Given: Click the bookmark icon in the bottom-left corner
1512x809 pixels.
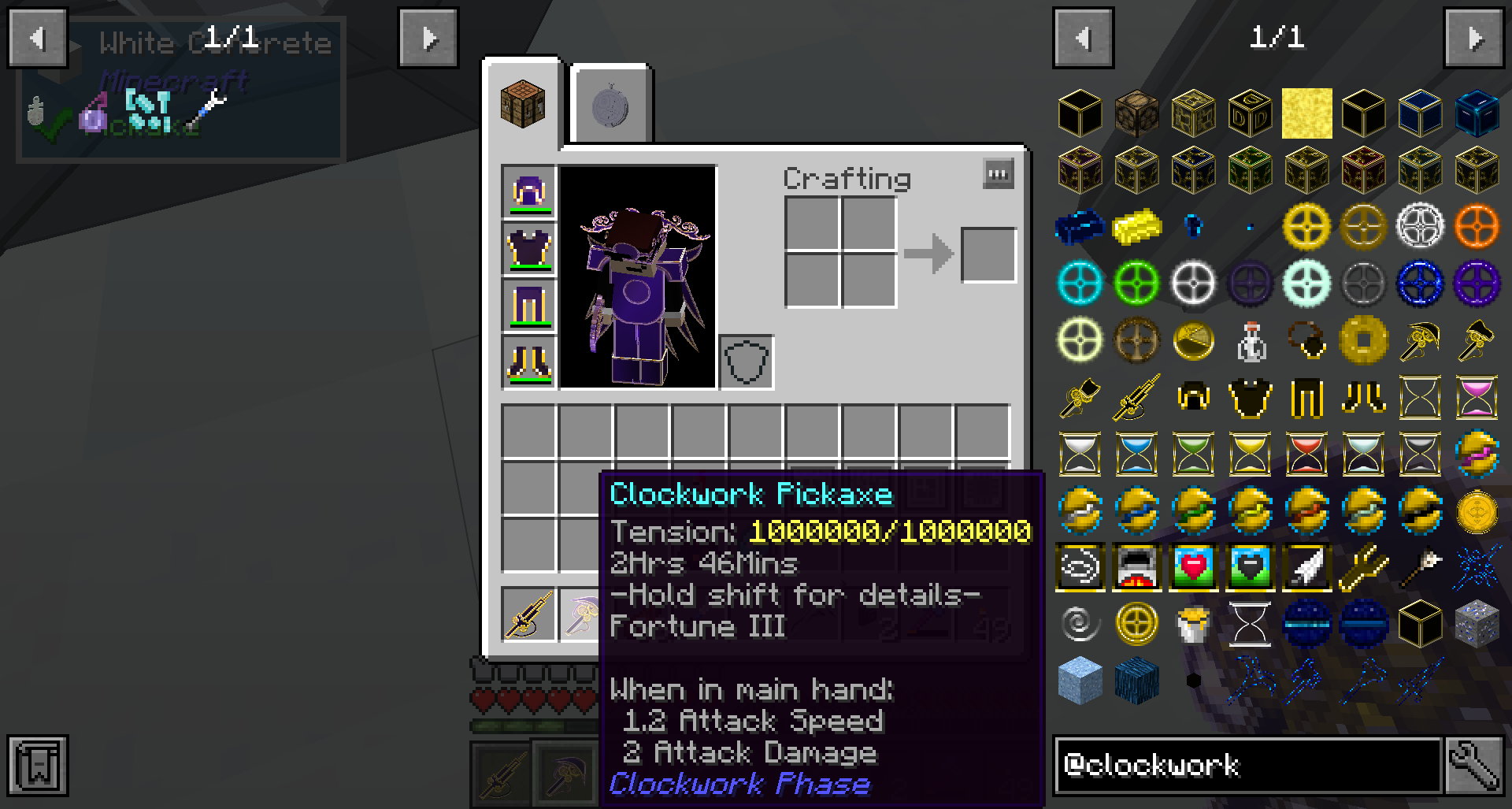Looking at the screenshot, I should [x=37, y=765].
